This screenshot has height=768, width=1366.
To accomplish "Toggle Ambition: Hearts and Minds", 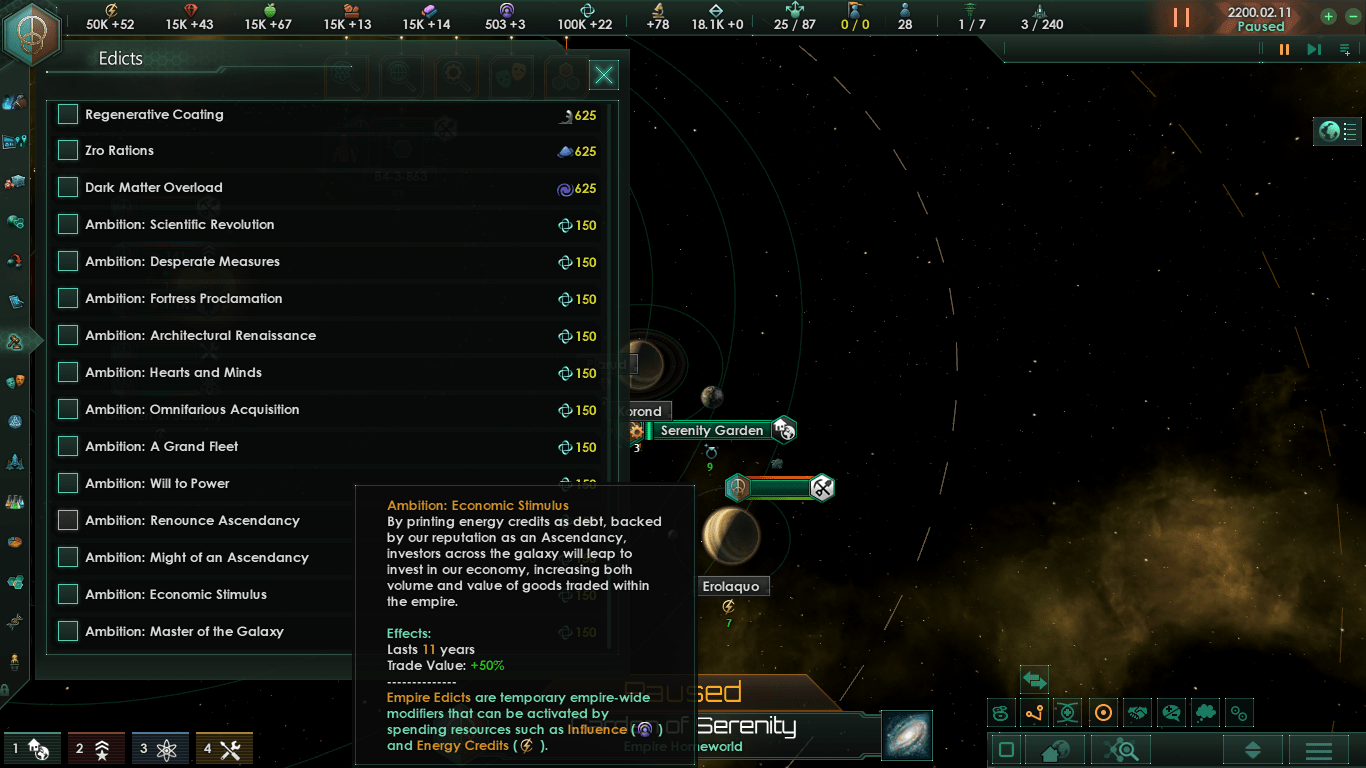I will click(x=68, y=373).
